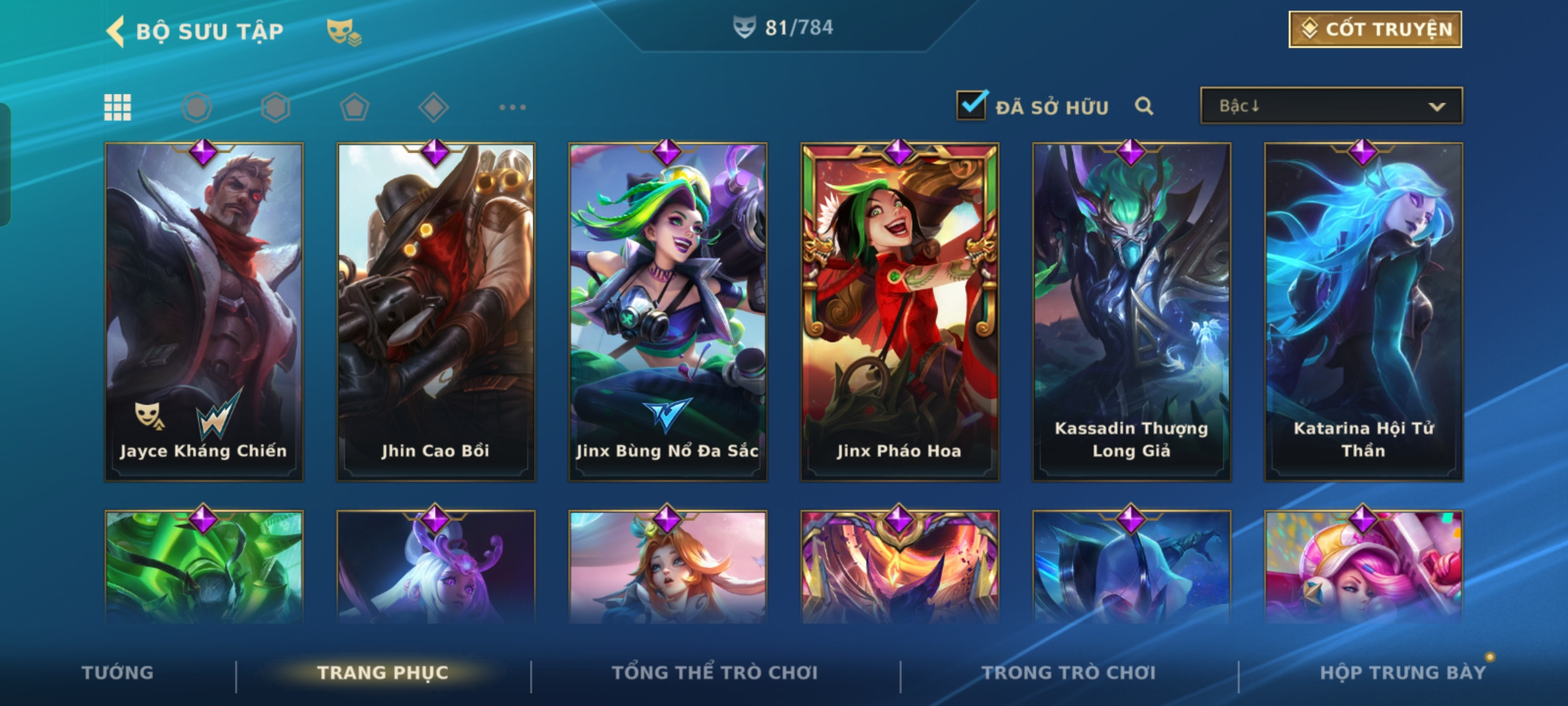Viewport: 1568px width, 706px height.
Task: Go to the Hộp Trưng Bày tab
Action: pos(1403,673)
